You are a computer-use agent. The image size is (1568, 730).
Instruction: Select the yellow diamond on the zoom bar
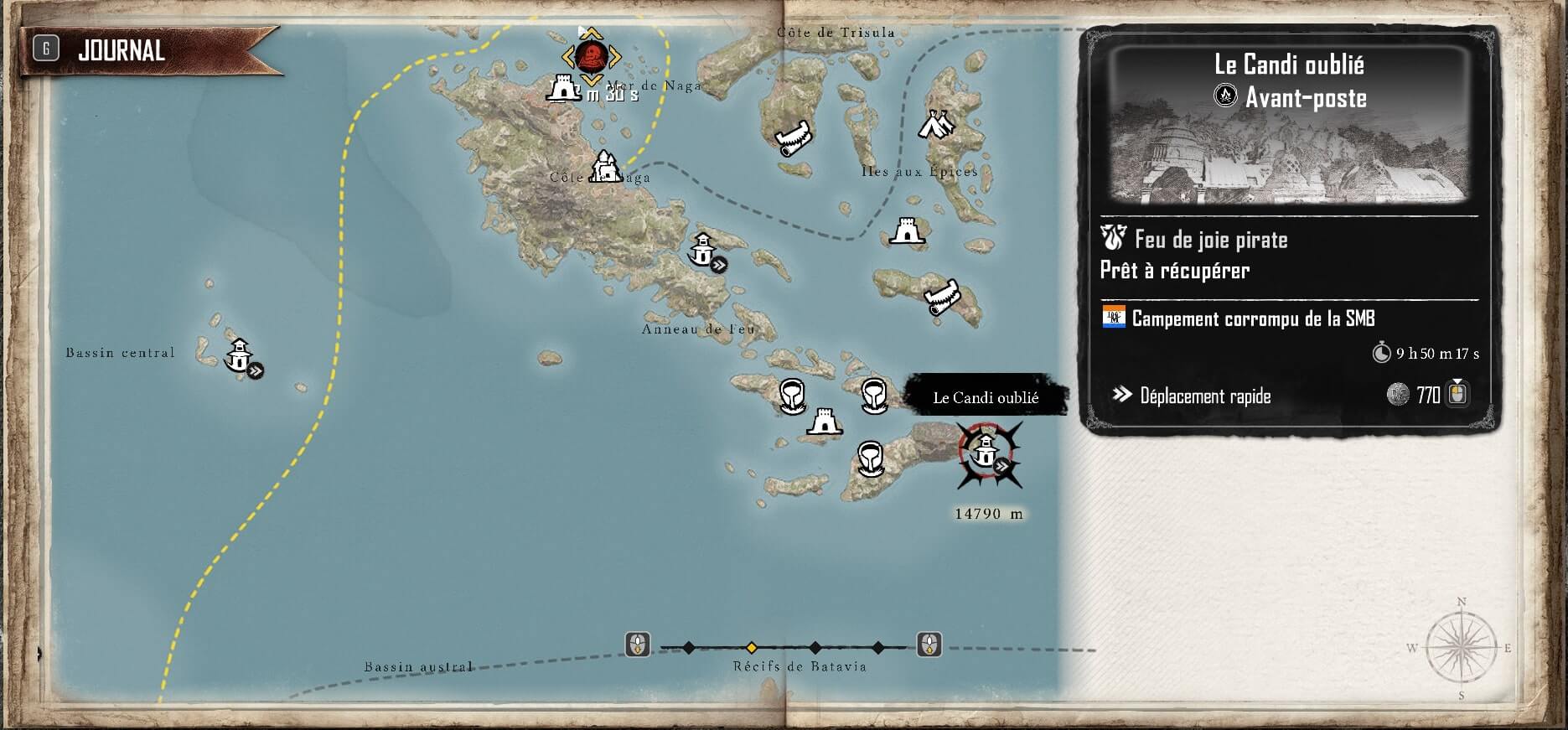[752, 648]
